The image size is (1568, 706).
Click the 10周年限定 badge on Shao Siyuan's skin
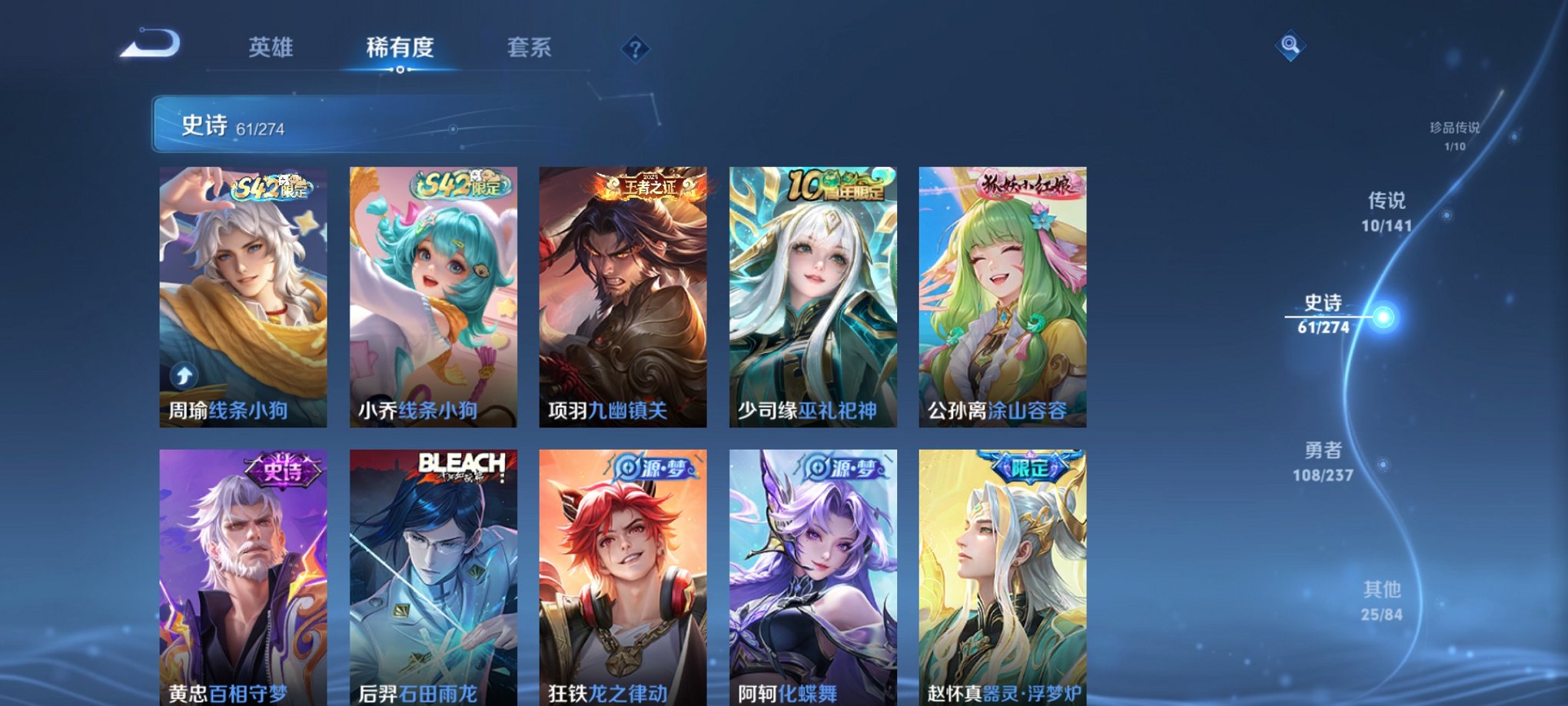pyautogui.click(x=834, y=186)
